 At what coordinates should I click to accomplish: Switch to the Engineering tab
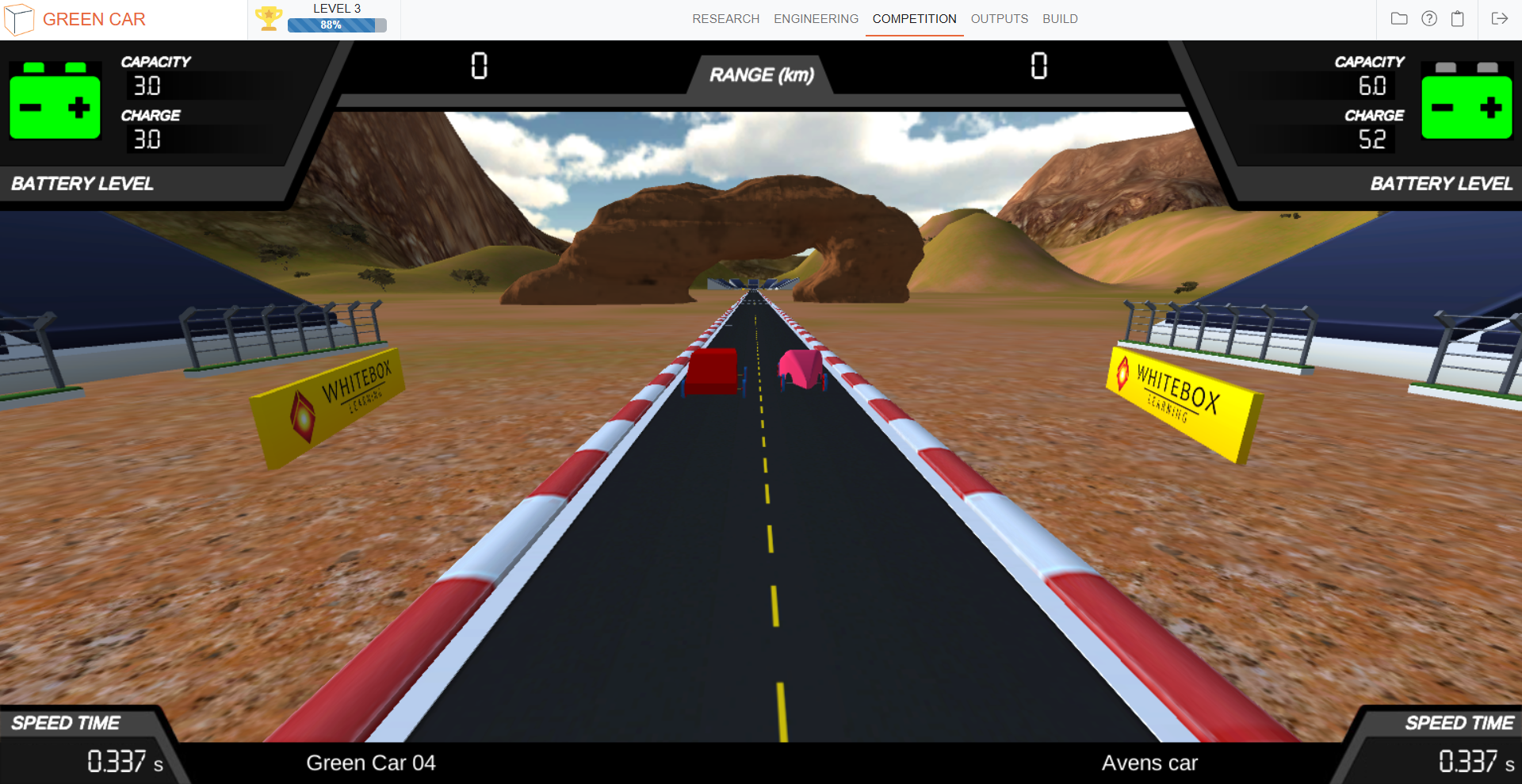point(816,19)
